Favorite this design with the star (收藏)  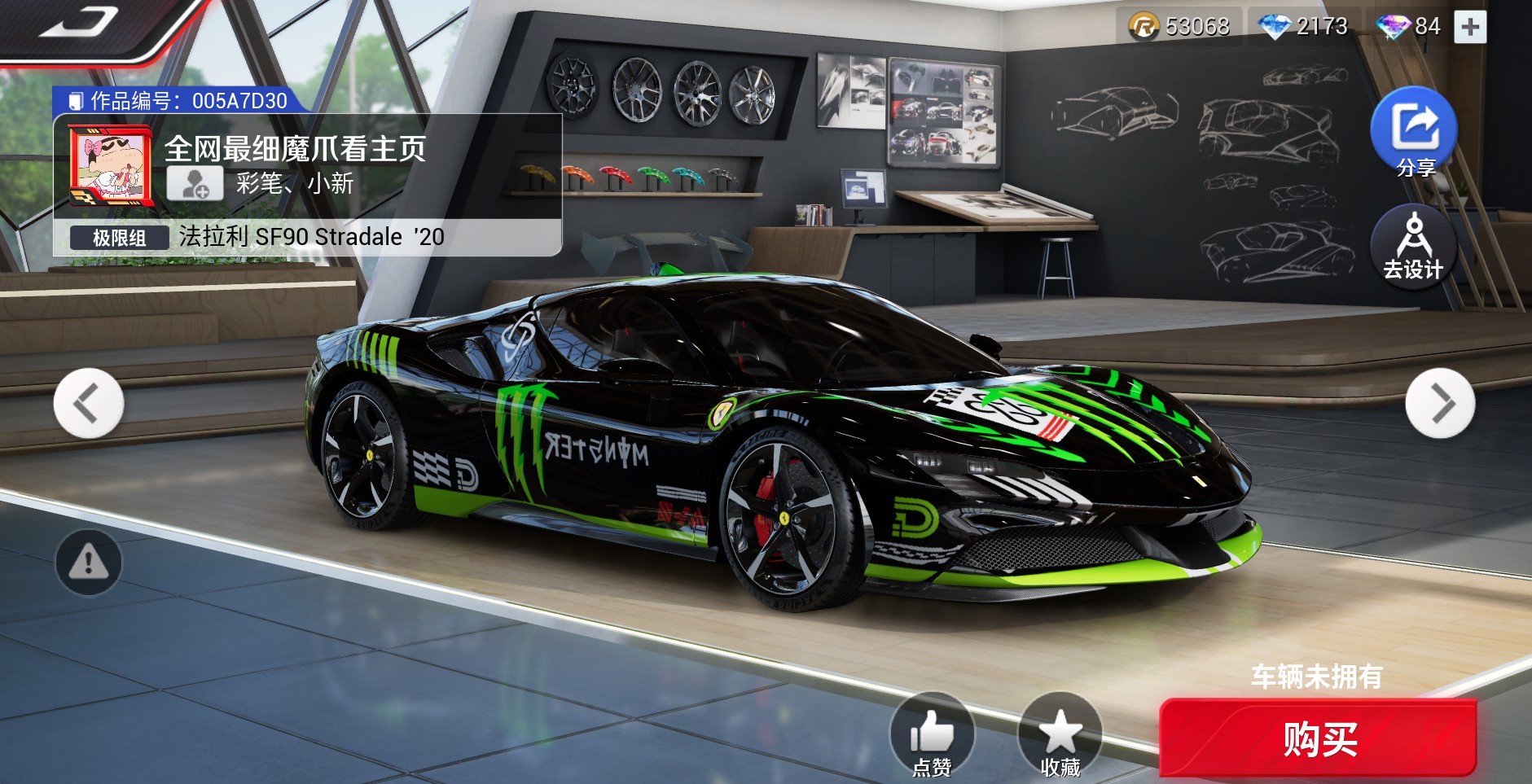click(x=1060, y=735)
